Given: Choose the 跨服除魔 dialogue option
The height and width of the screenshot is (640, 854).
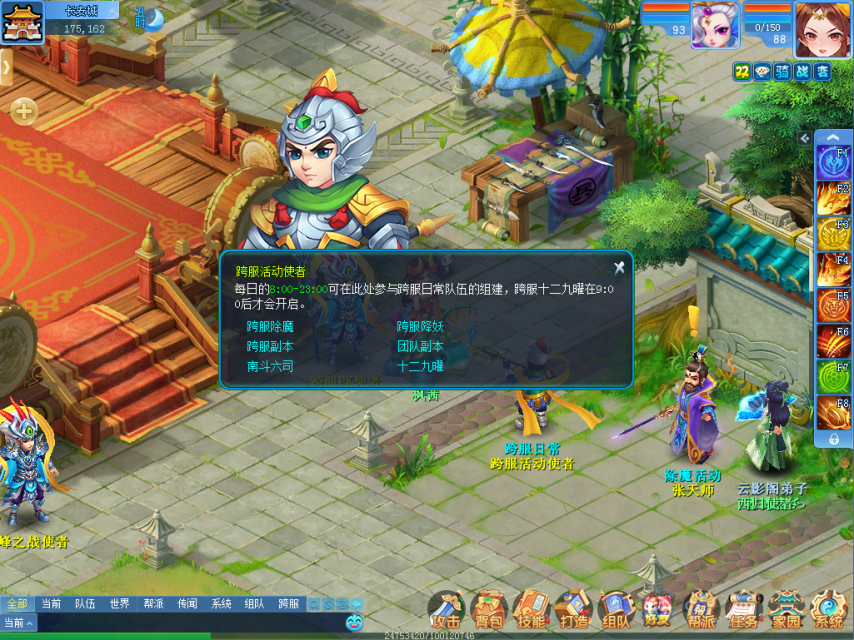Looking at the screenshot, I should coord(270,326).
